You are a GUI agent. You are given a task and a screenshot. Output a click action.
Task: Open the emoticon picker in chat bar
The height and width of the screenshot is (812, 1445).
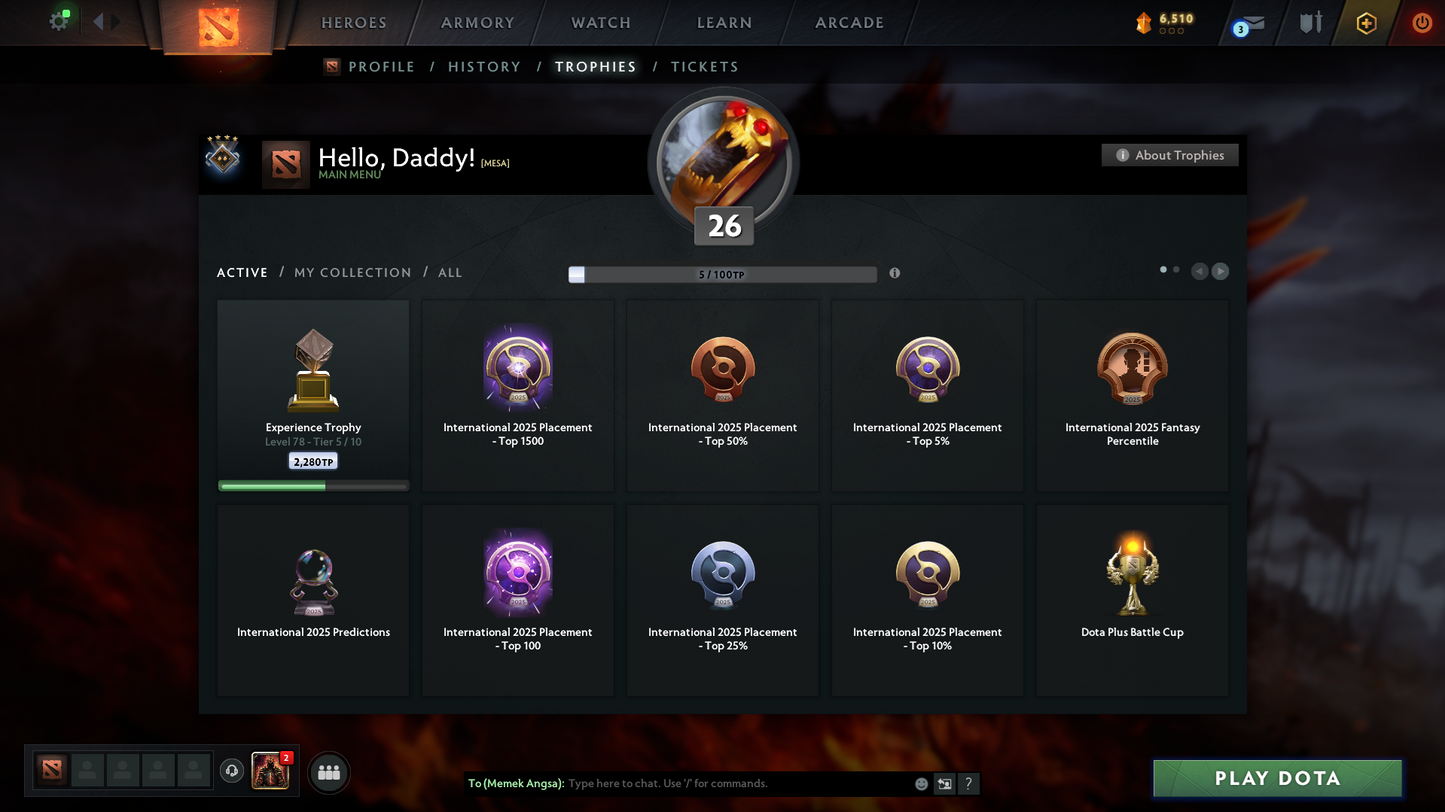pyautogui.click(x=921, y=784)
